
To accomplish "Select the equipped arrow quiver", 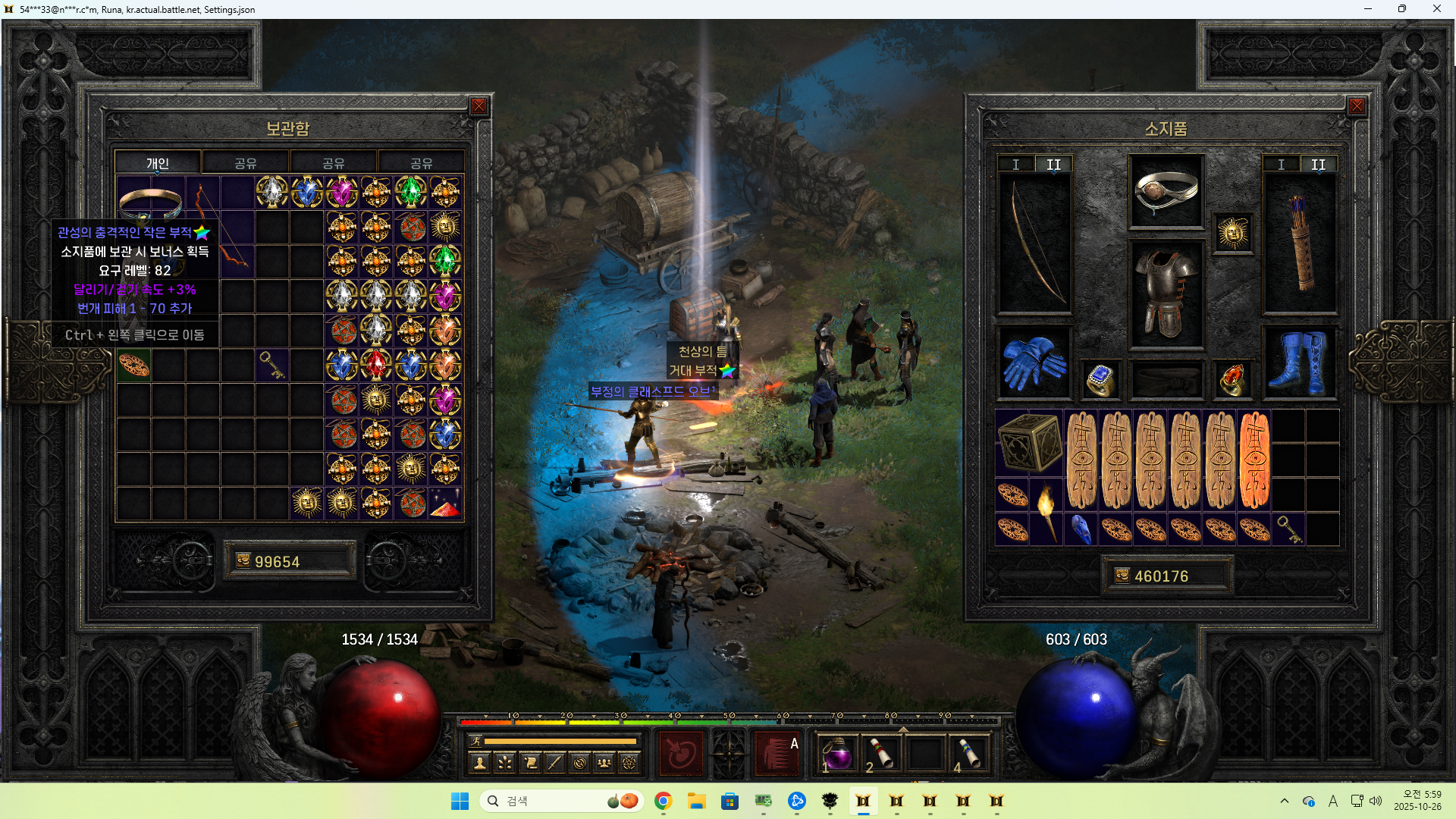I will click(1300, 244).
